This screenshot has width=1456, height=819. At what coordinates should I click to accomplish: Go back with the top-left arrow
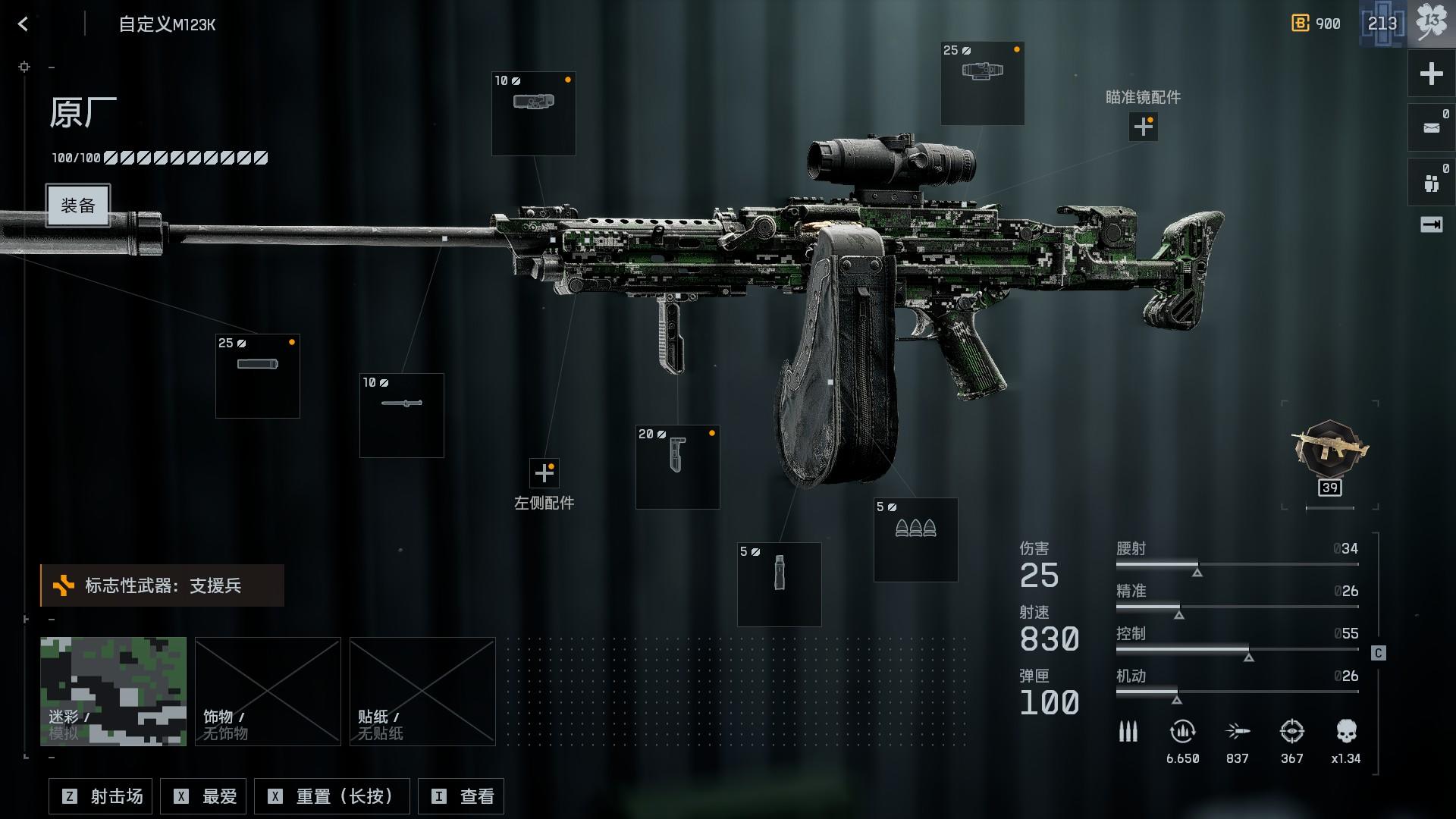click(x=23, y=24)
